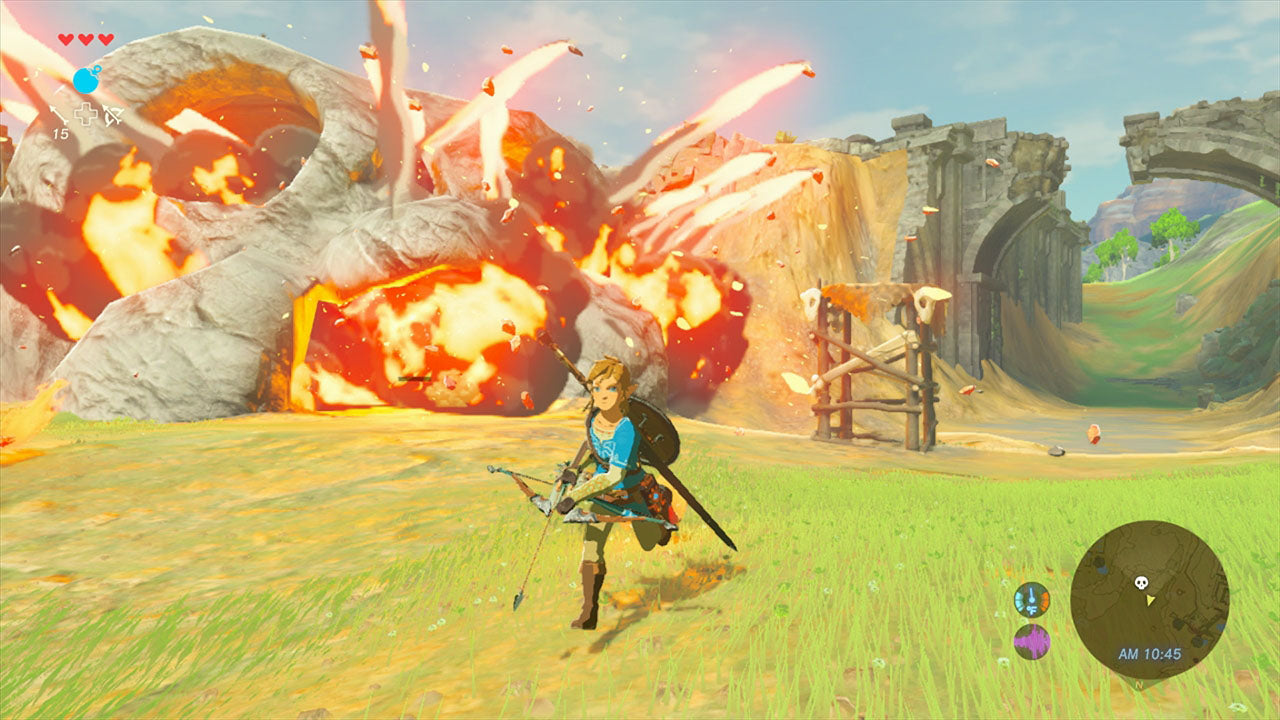Click the arrow count number 15

61,133
